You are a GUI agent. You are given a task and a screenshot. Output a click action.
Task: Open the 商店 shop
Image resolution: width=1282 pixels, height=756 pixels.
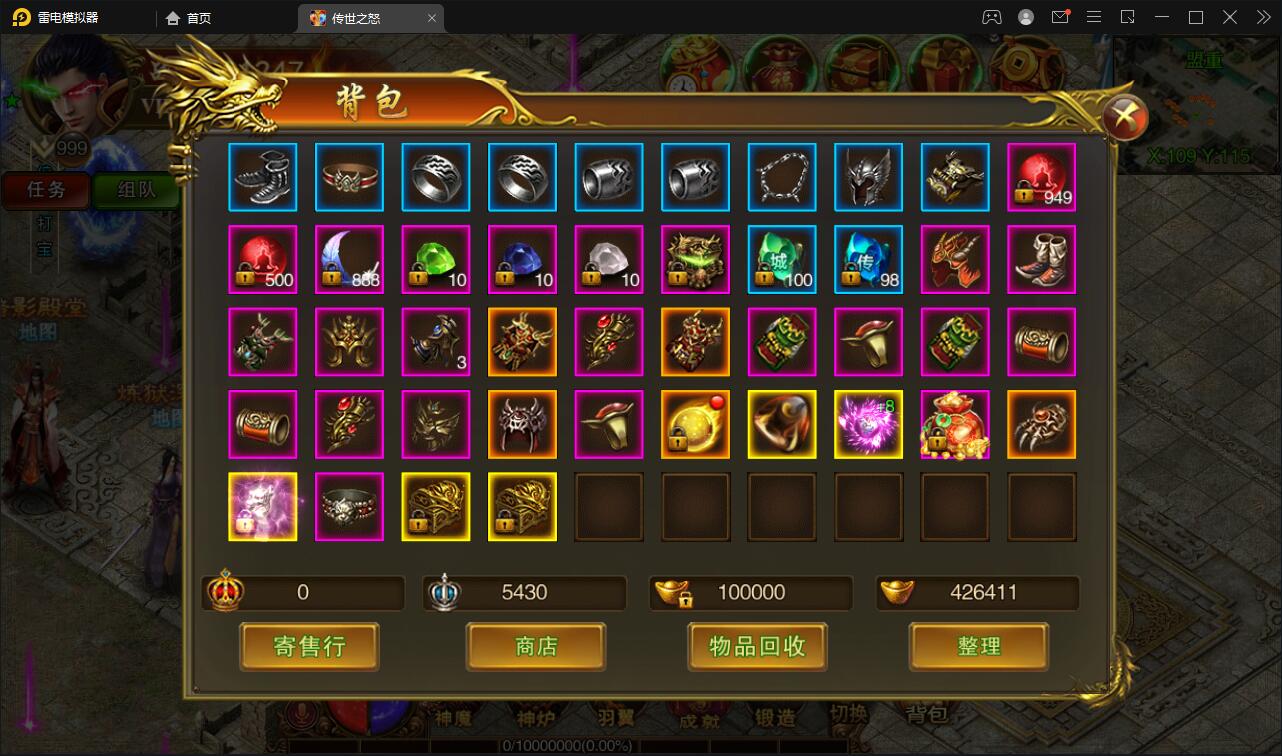[x=536, y=646]
